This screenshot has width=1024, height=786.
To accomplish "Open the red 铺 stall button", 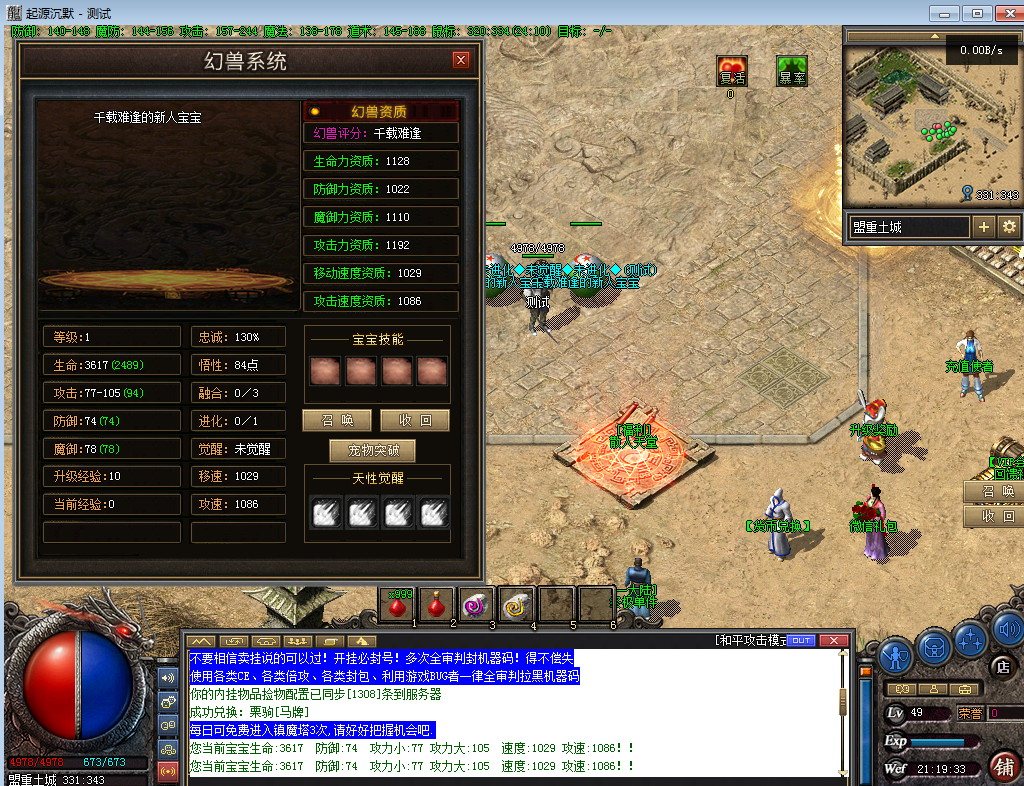I will click(x=1005, y=765).
